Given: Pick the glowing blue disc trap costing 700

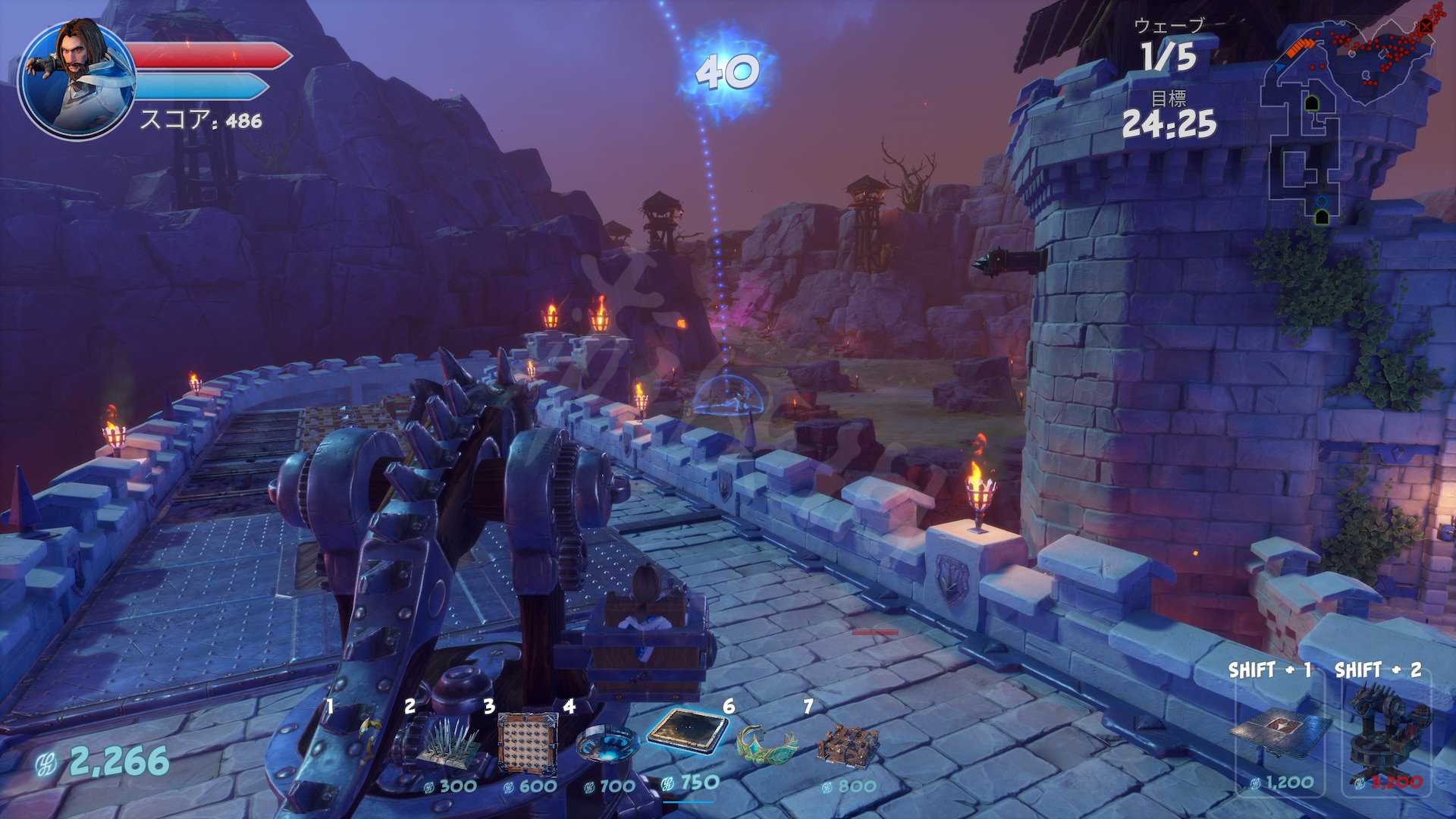Looking at the screenshot, I should [607, 743].
